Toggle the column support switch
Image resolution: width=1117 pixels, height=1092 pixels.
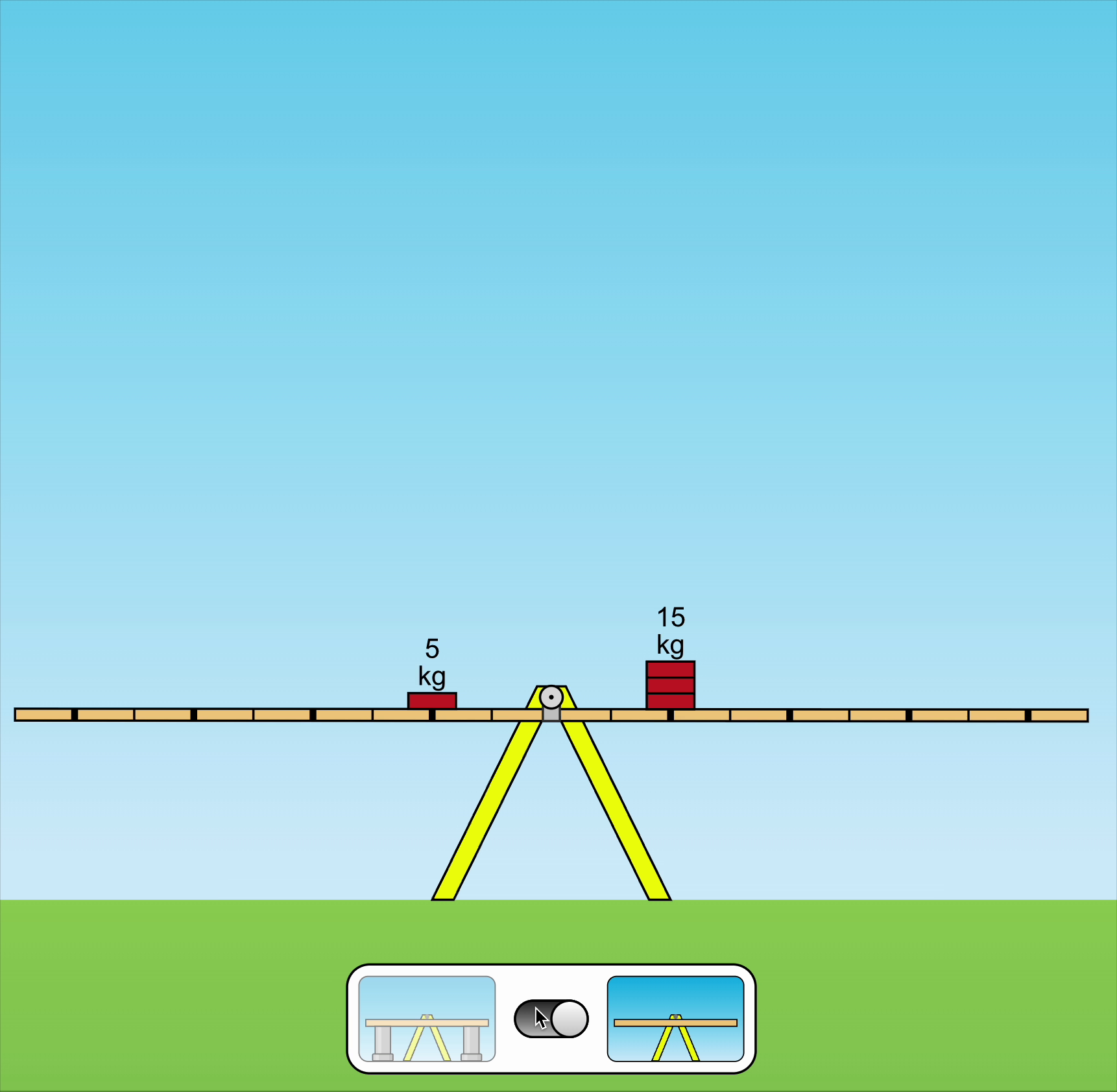coord(551,1019)
